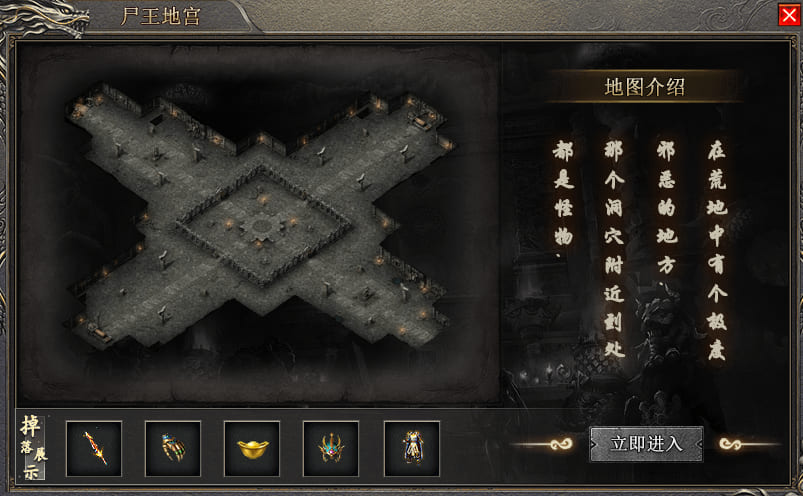The width and height of the screenshot is (803, 496).
Task: Select the gauntlet glove drop slot
Action: [173, 448]
